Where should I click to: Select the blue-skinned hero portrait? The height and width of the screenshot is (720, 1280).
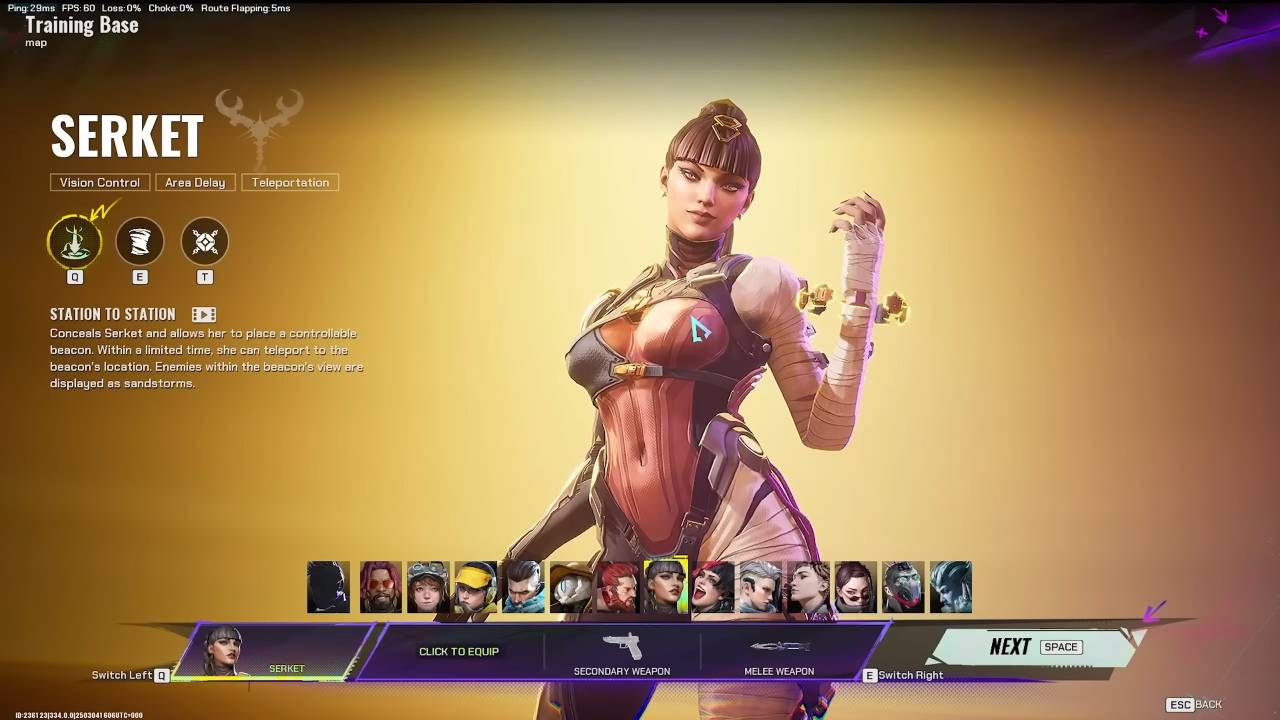coord(951,587)
